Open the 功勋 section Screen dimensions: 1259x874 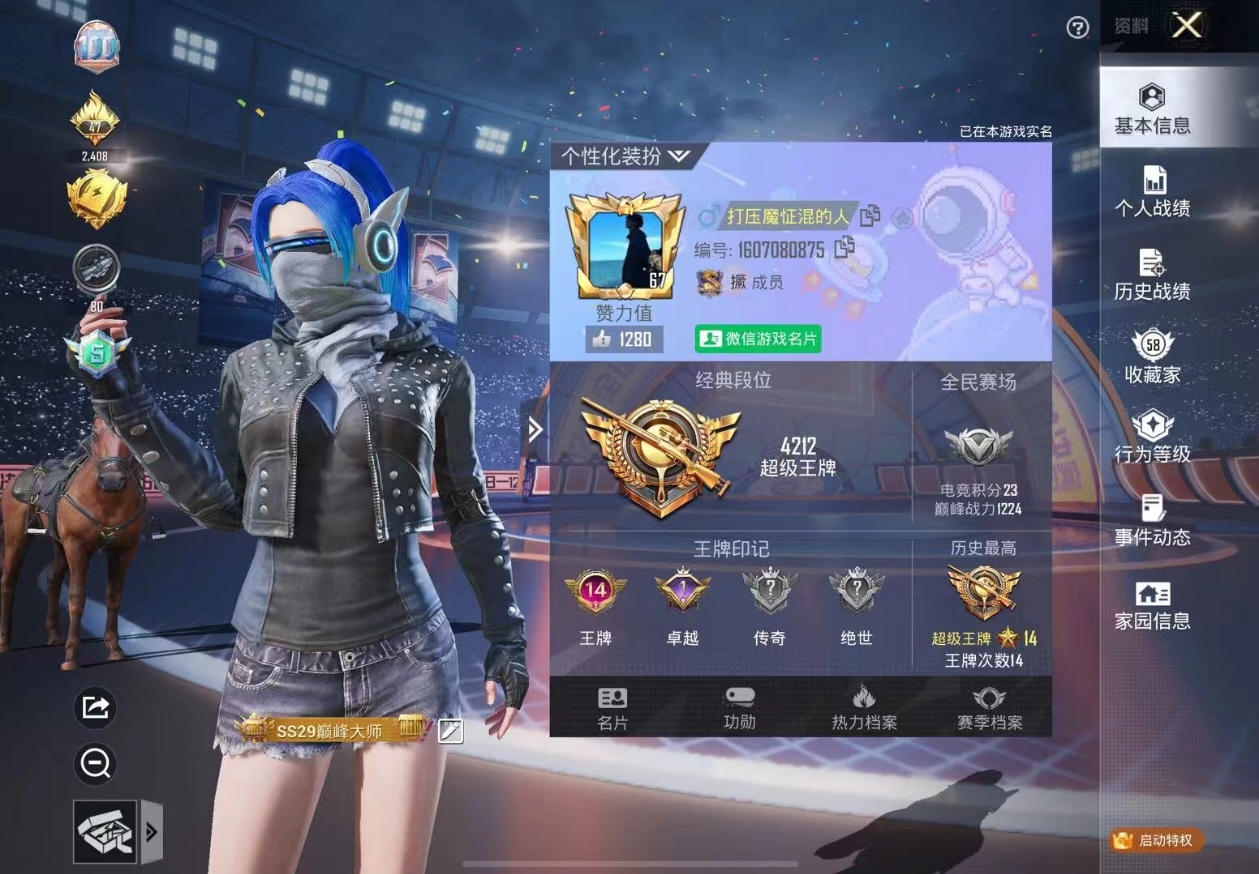[x=739, y=708]
